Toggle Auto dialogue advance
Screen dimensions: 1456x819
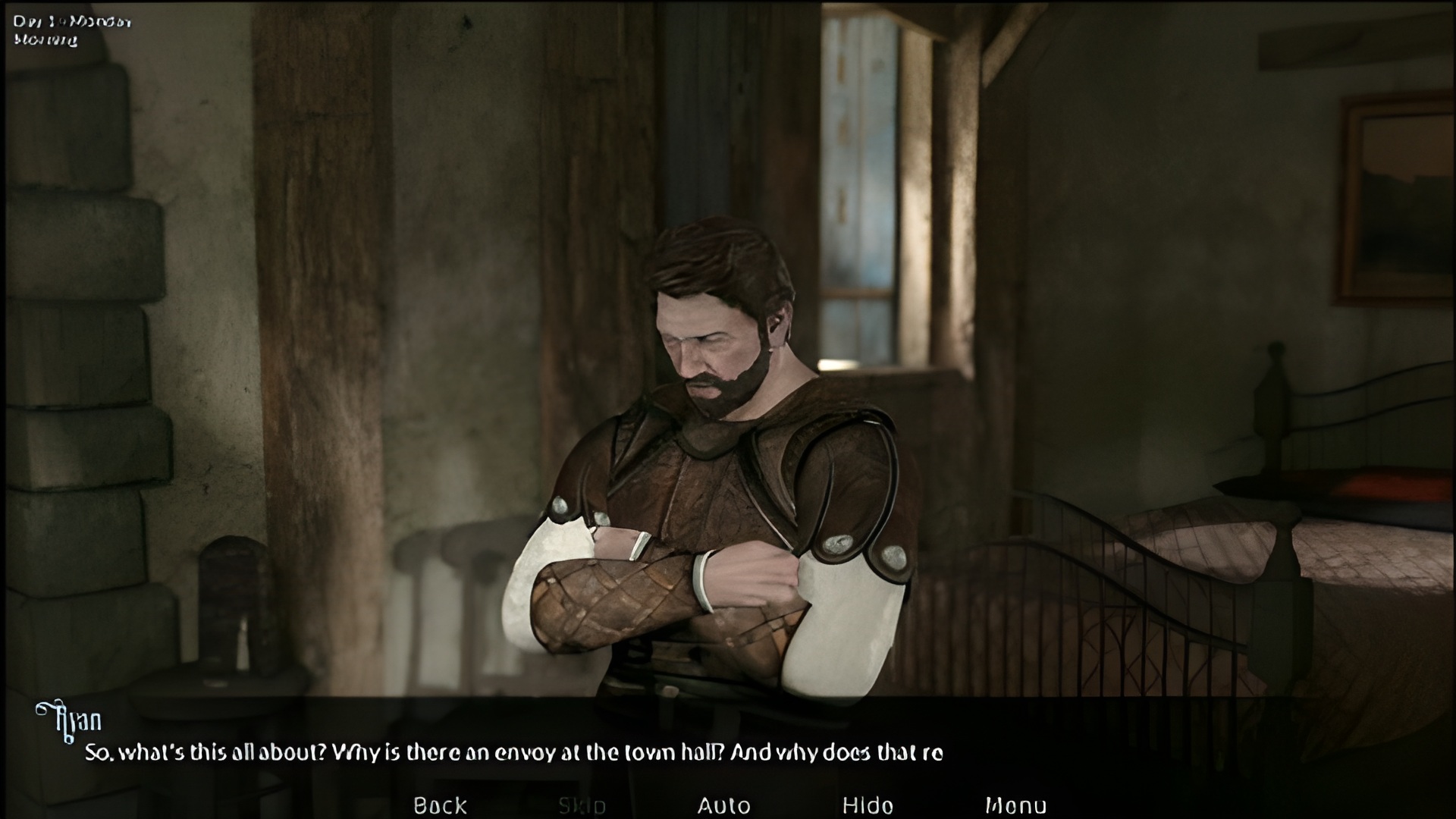click(723, 805)
